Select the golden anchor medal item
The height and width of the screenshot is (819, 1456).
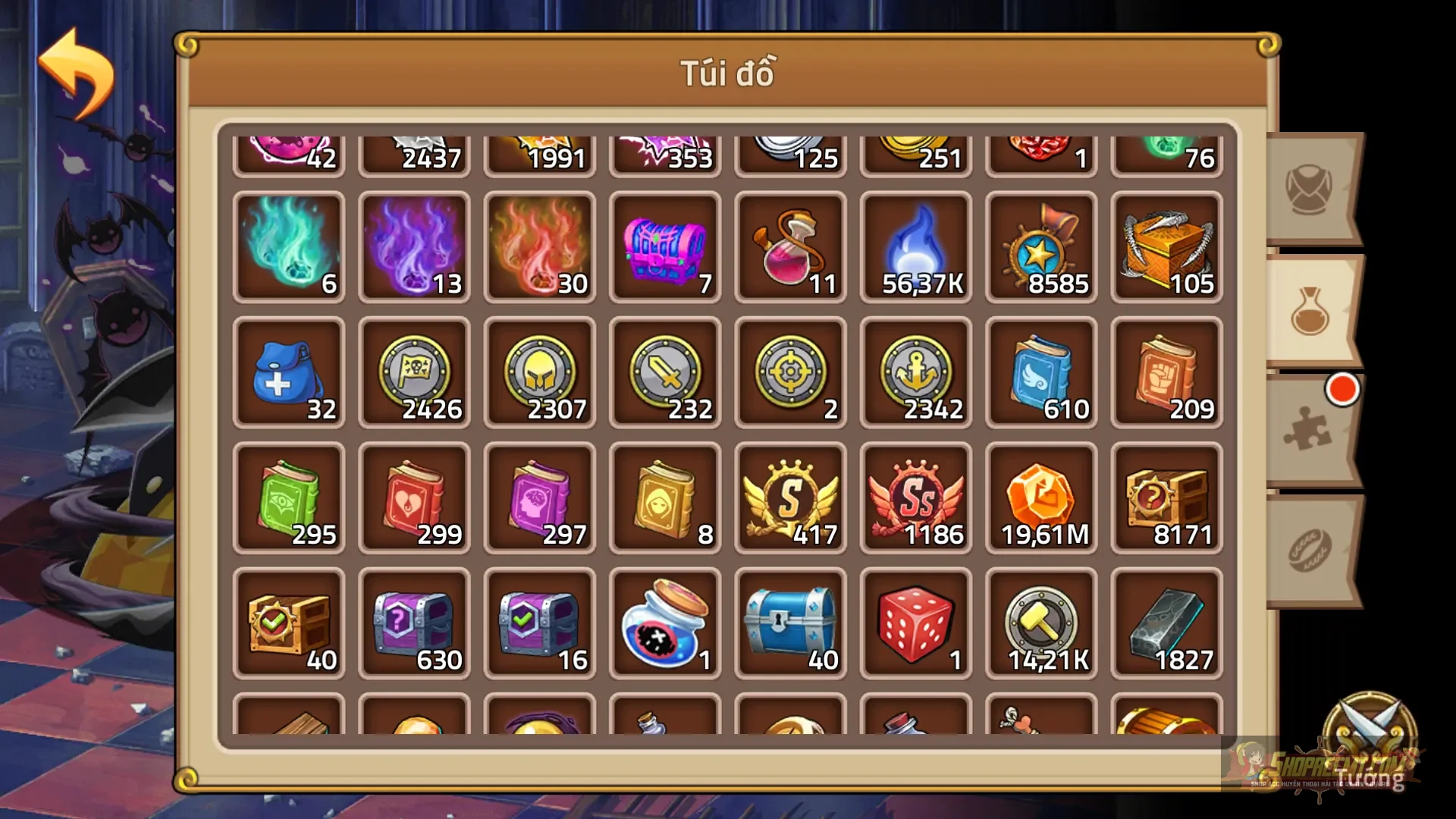click(914, 372)
